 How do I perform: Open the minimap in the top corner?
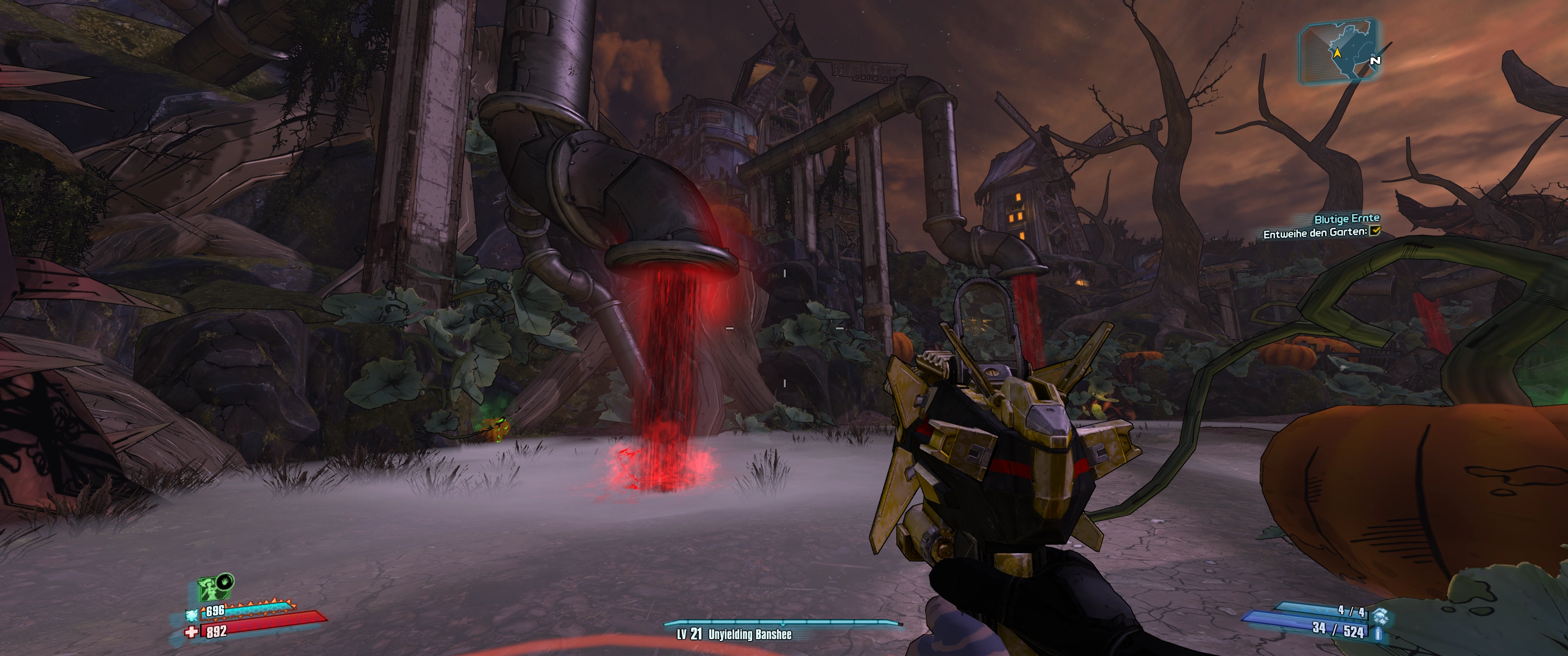(x=1337, y=50)
